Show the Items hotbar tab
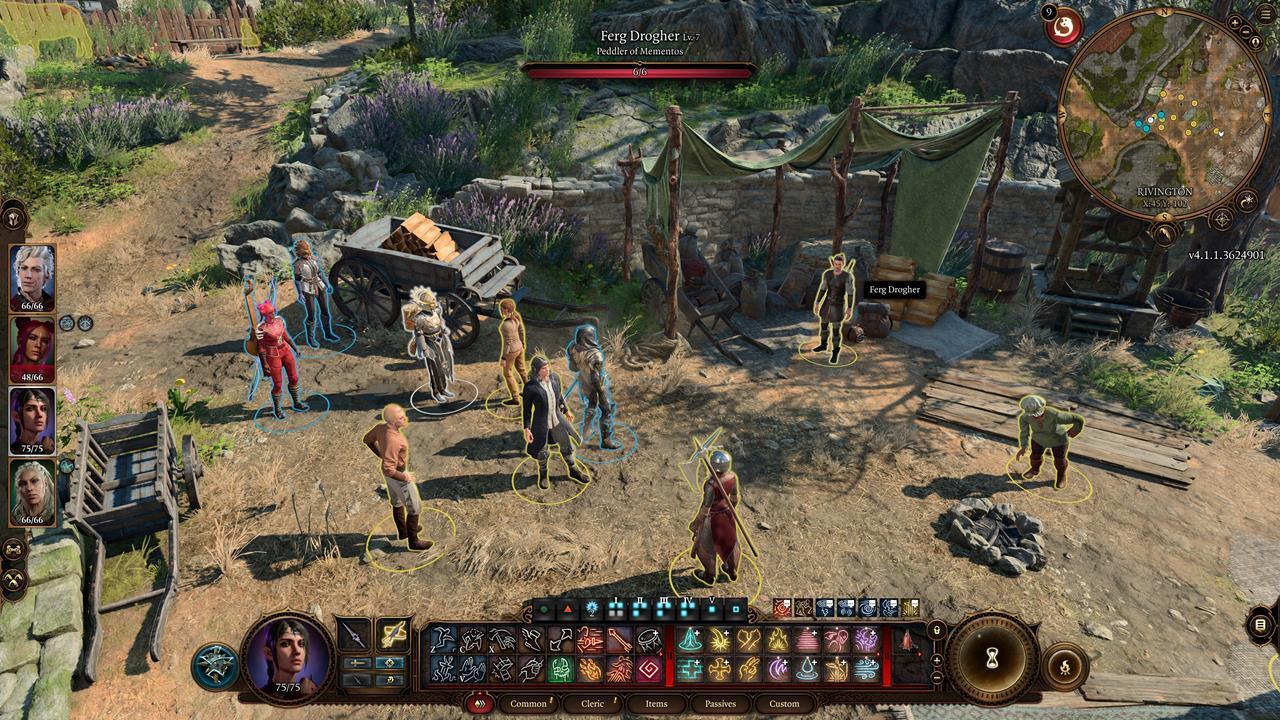This screenshot has height=720, width=1280. tap(656, 703)
